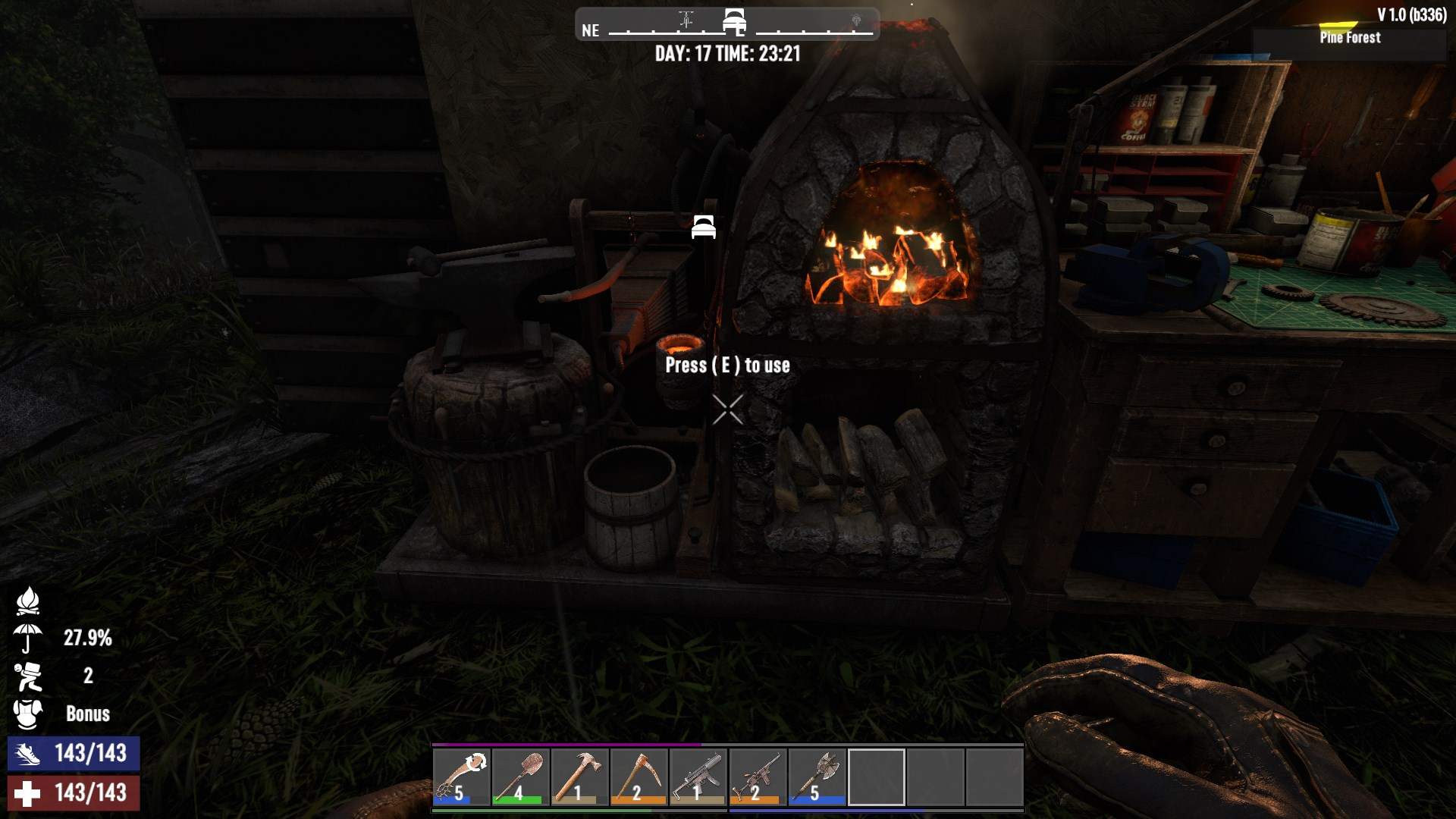
Task: Choose the pickaxe hotbar slot
Action: coord(639,777)
